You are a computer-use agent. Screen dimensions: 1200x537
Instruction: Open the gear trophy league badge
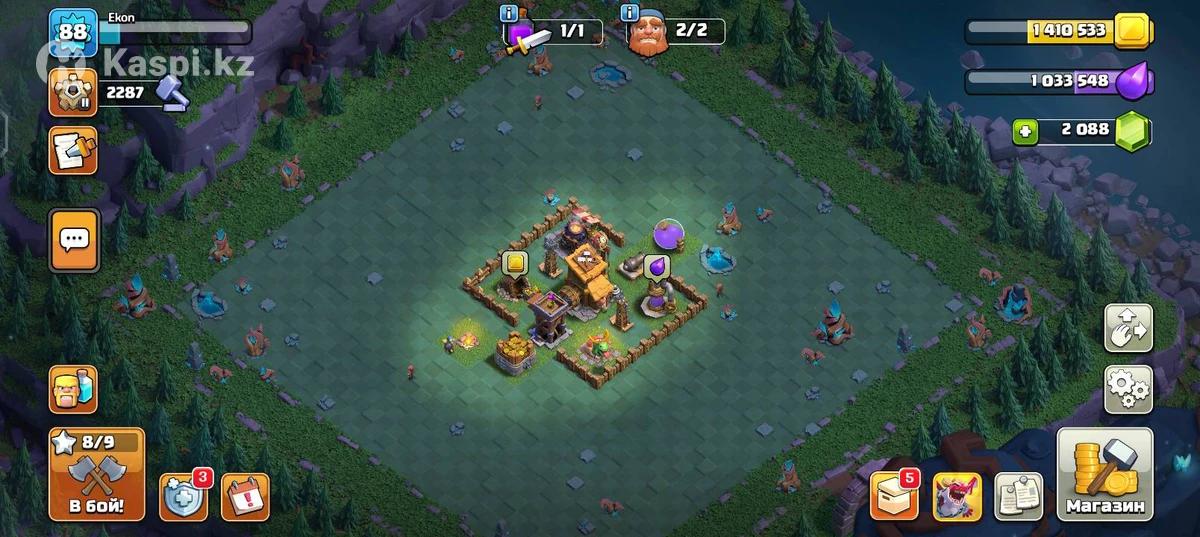coord(72,94)
